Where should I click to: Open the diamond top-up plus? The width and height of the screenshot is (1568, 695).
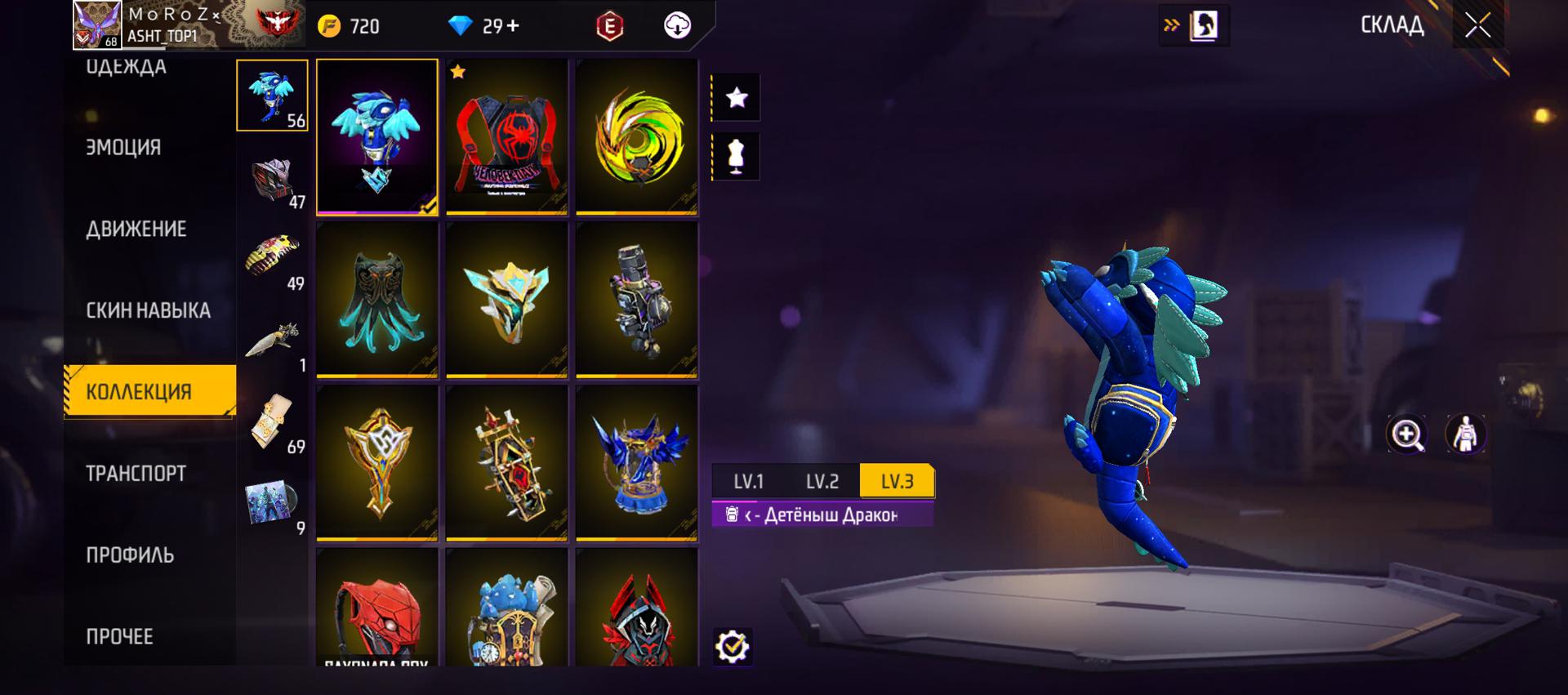coord(513,26)
